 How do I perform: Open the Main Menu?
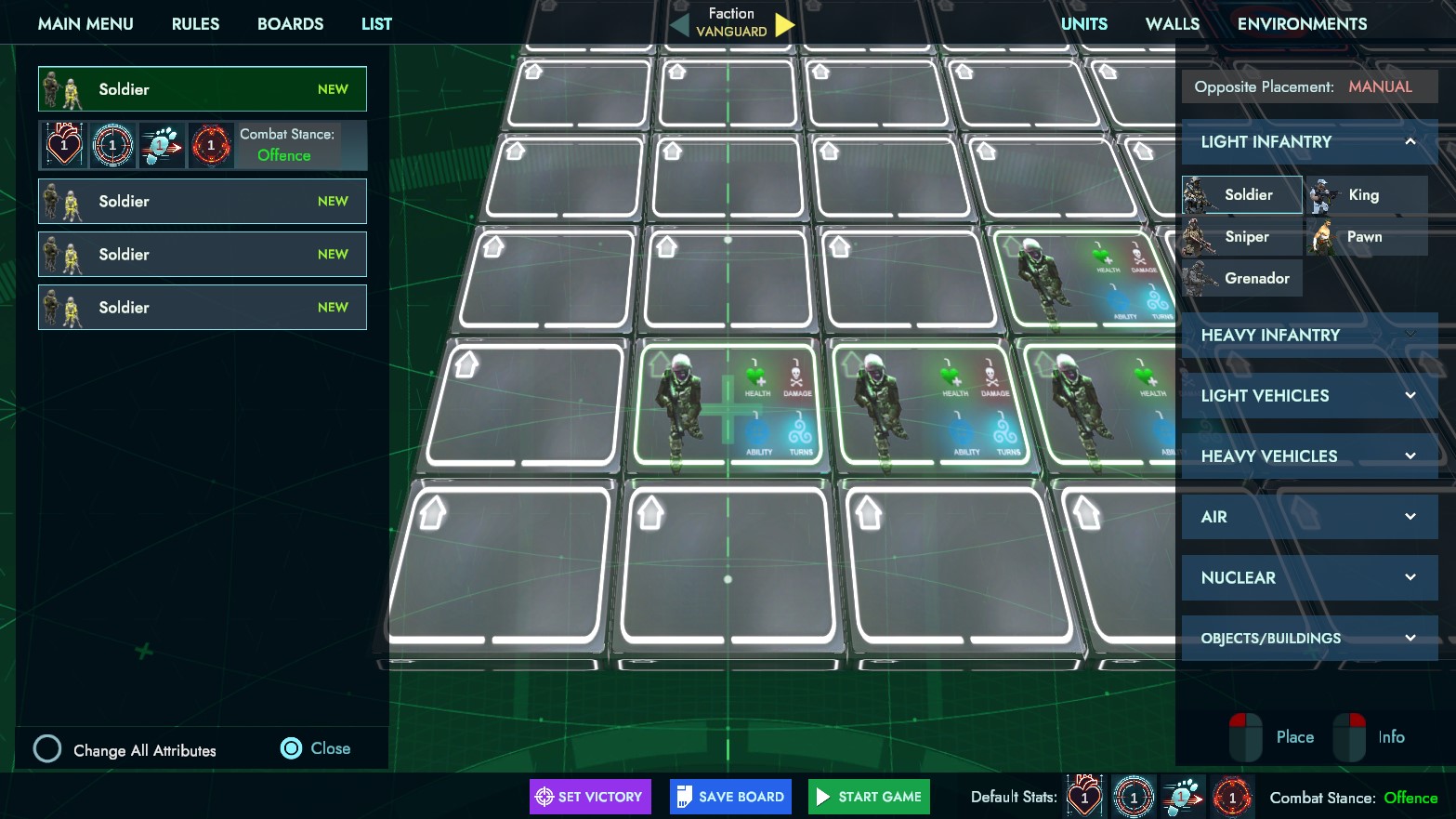pos(85,24)
